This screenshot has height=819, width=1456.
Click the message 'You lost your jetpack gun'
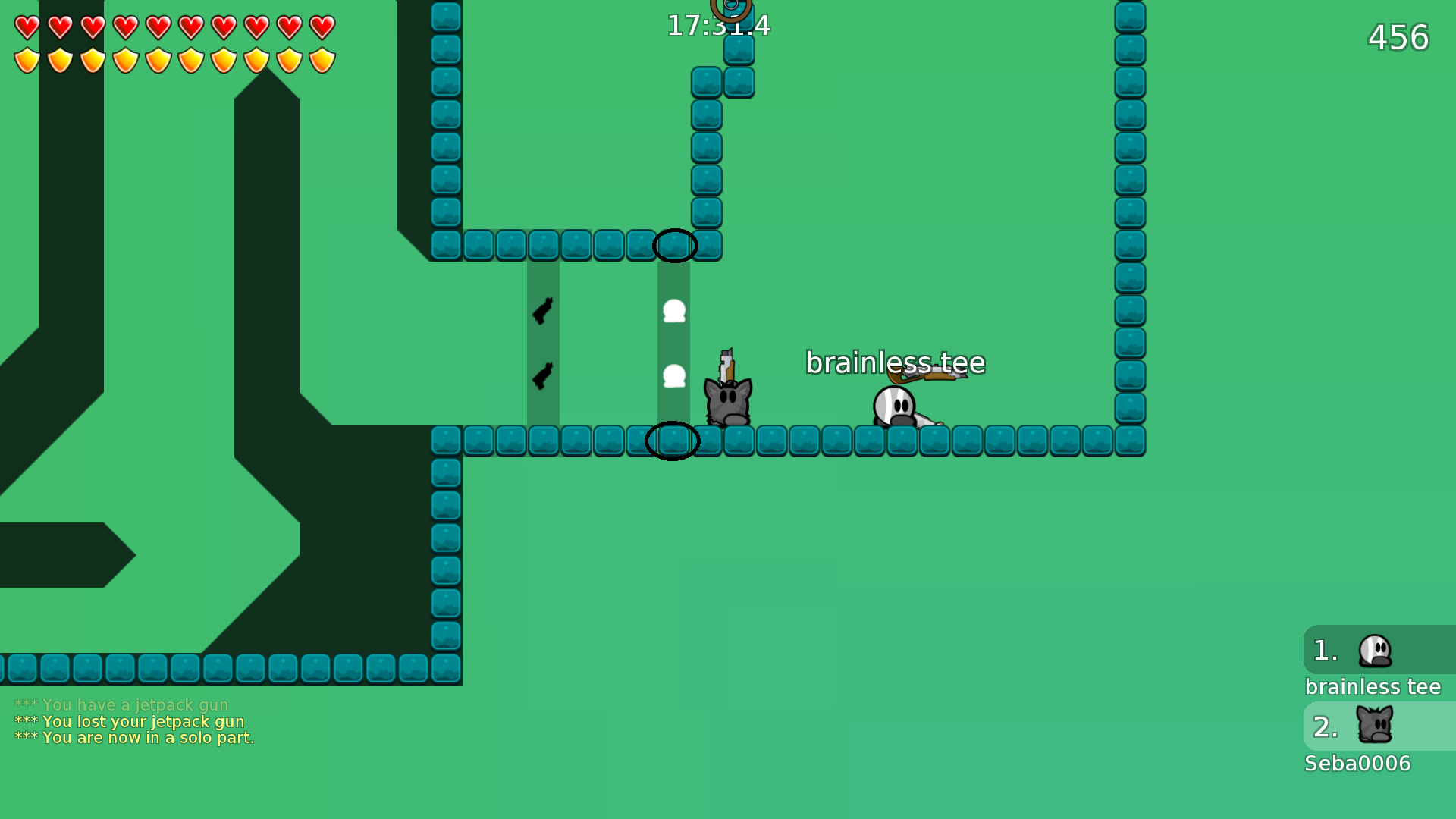click(129, 721)
